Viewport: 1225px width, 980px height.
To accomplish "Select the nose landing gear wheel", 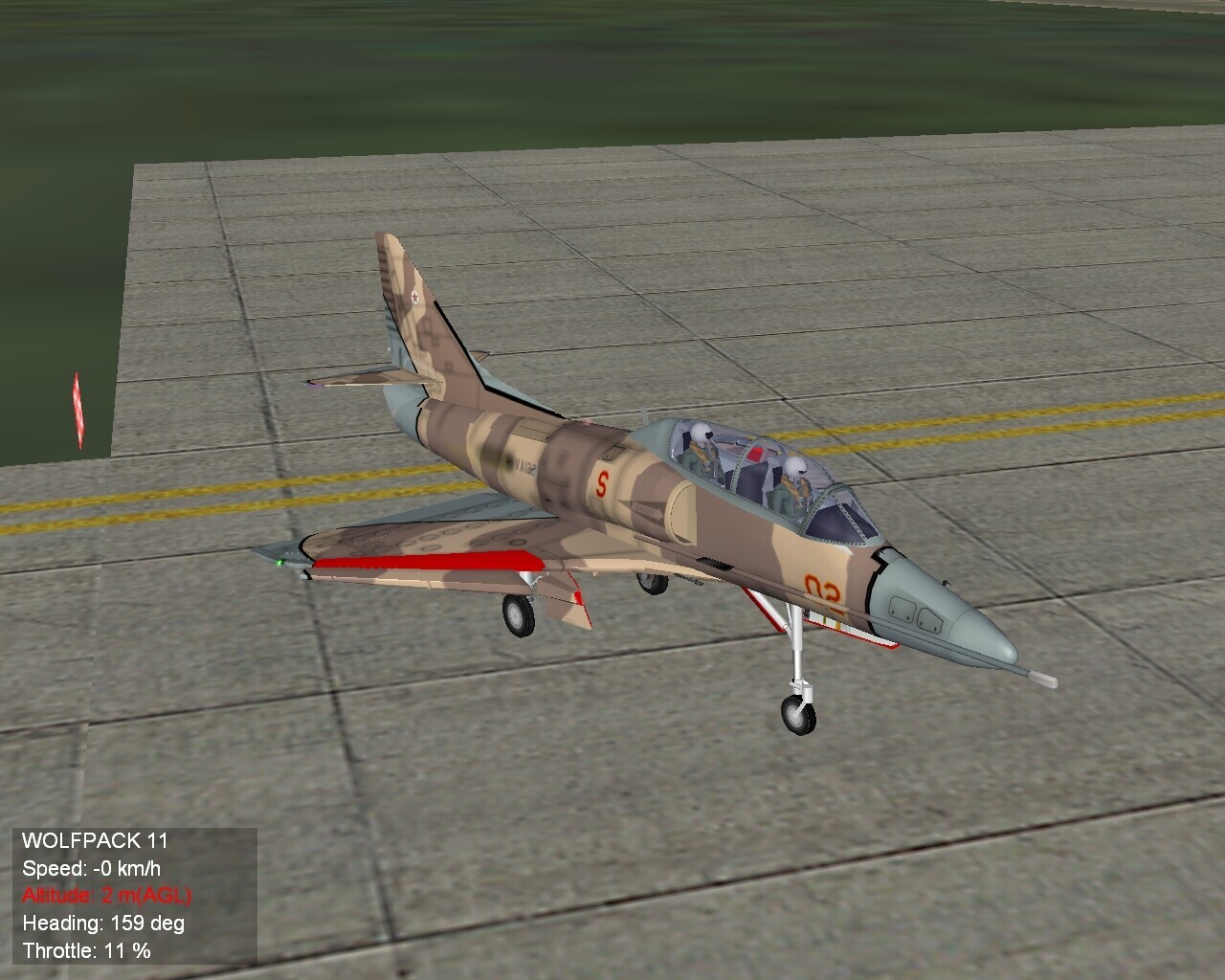I will (x=796, y=715).
